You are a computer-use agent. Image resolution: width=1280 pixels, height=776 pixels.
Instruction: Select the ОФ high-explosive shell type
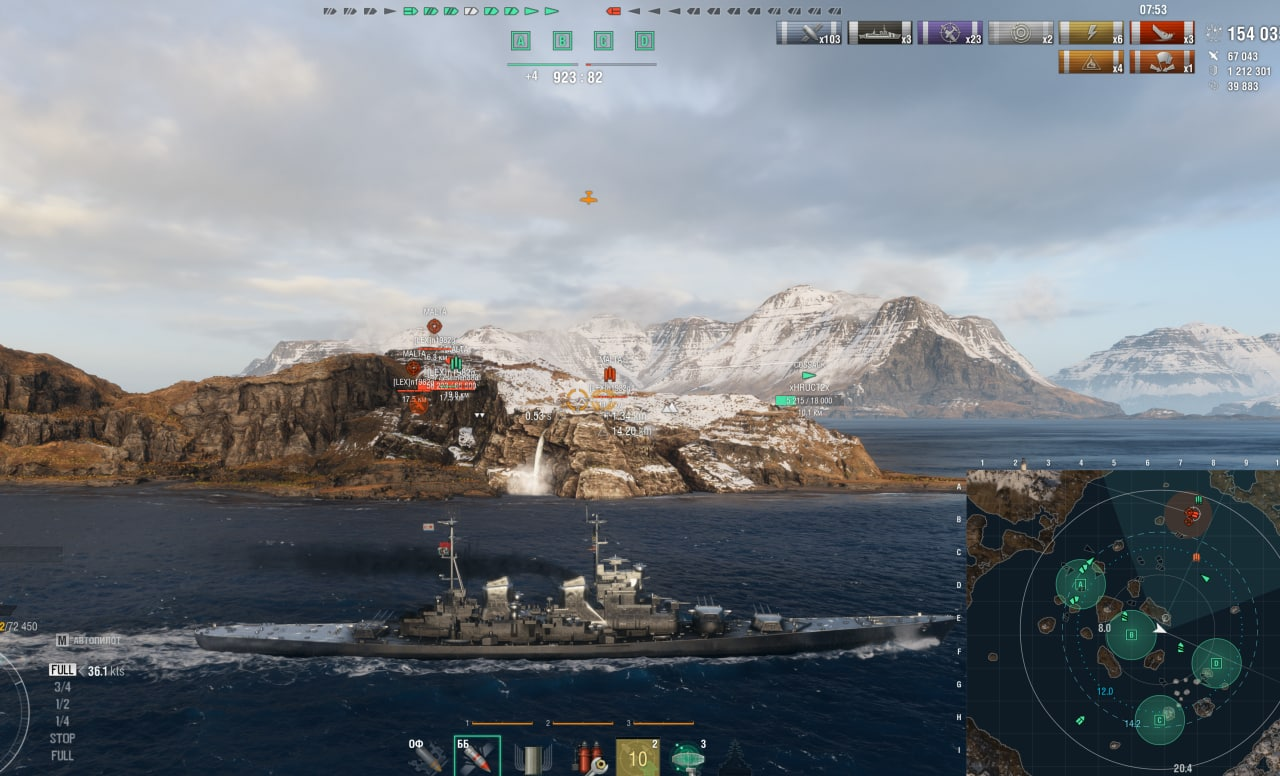click(427, 757)
